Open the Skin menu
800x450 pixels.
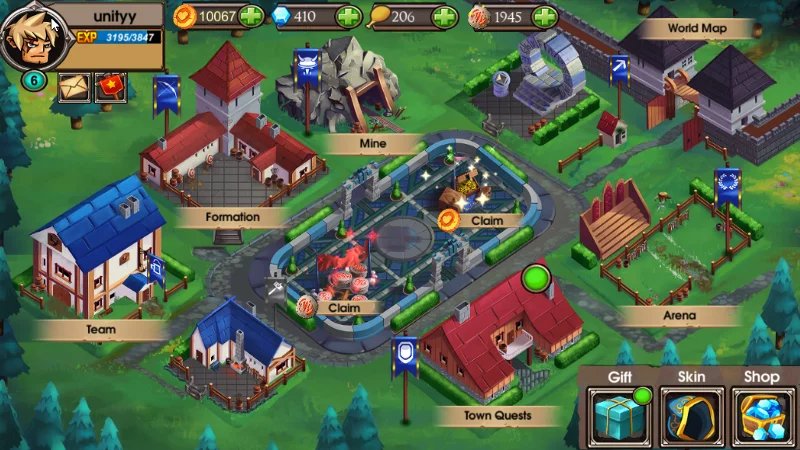click(x=691, y=412)
